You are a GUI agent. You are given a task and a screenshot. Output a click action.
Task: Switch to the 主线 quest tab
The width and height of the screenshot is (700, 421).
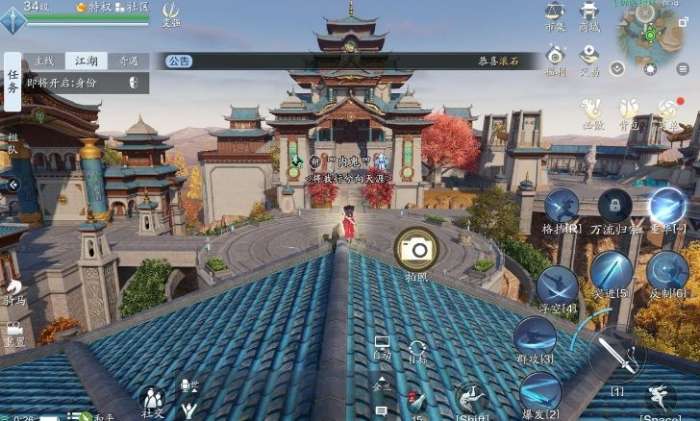pos(43,61)
